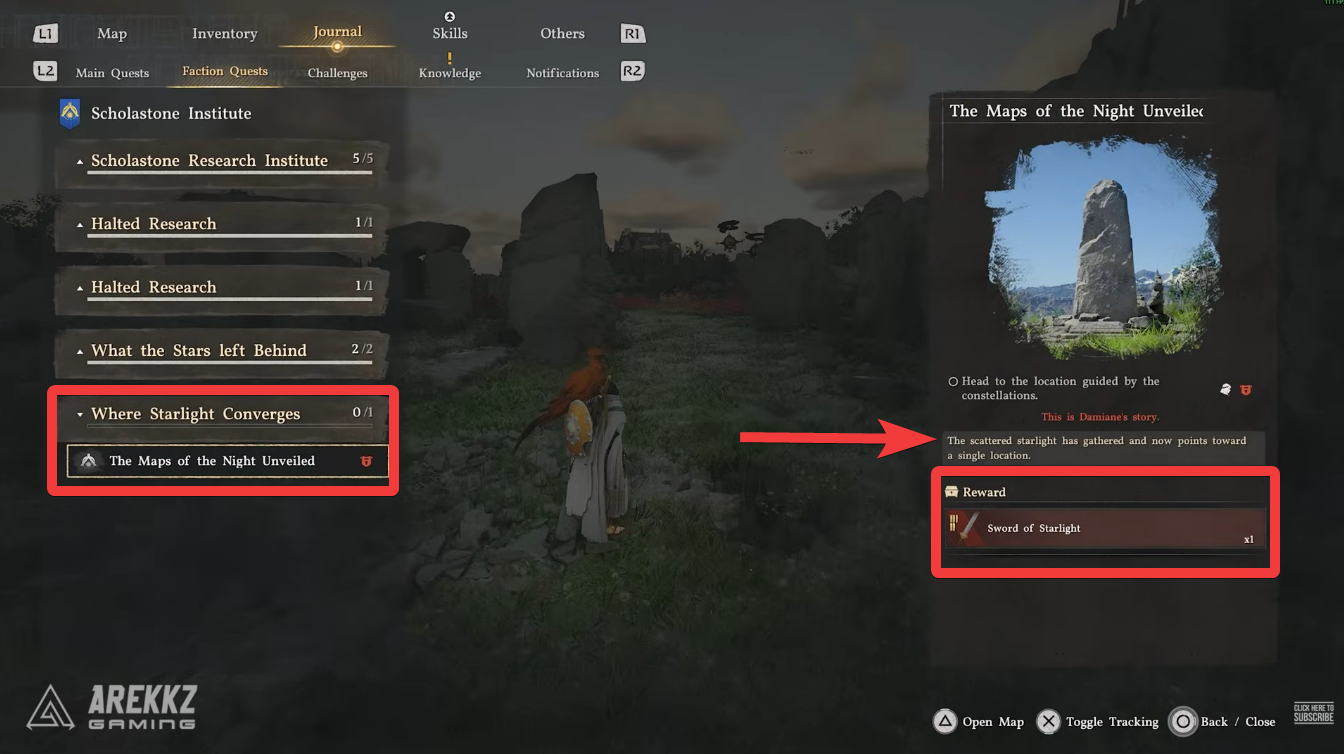Viewport: 1344px width, 754px height.
Task: Click the circle Back / Close button icon
Action: click(1184, 721)
